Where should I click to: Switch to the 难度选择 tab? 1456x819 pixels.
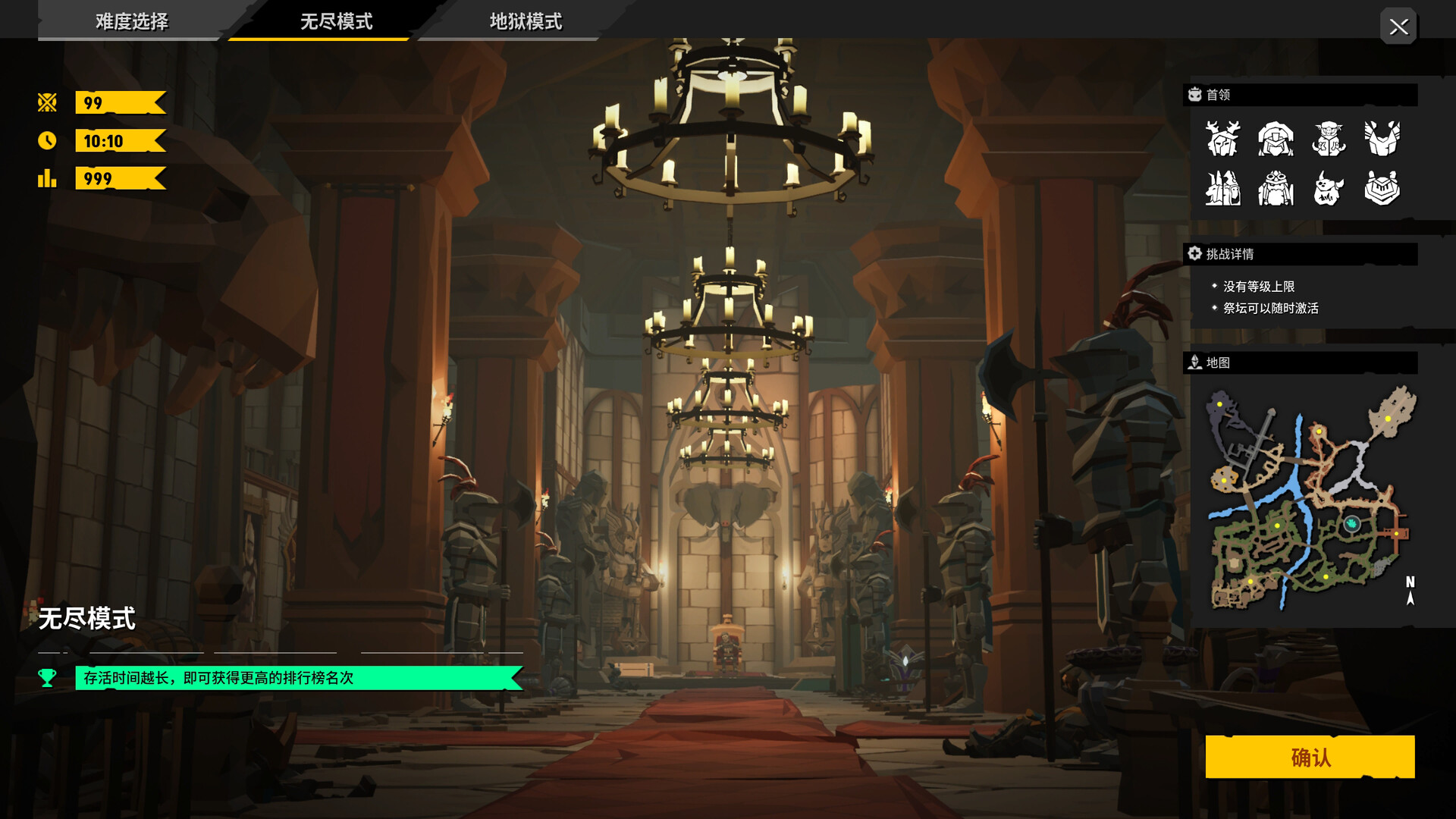click(x=132, y=21)
